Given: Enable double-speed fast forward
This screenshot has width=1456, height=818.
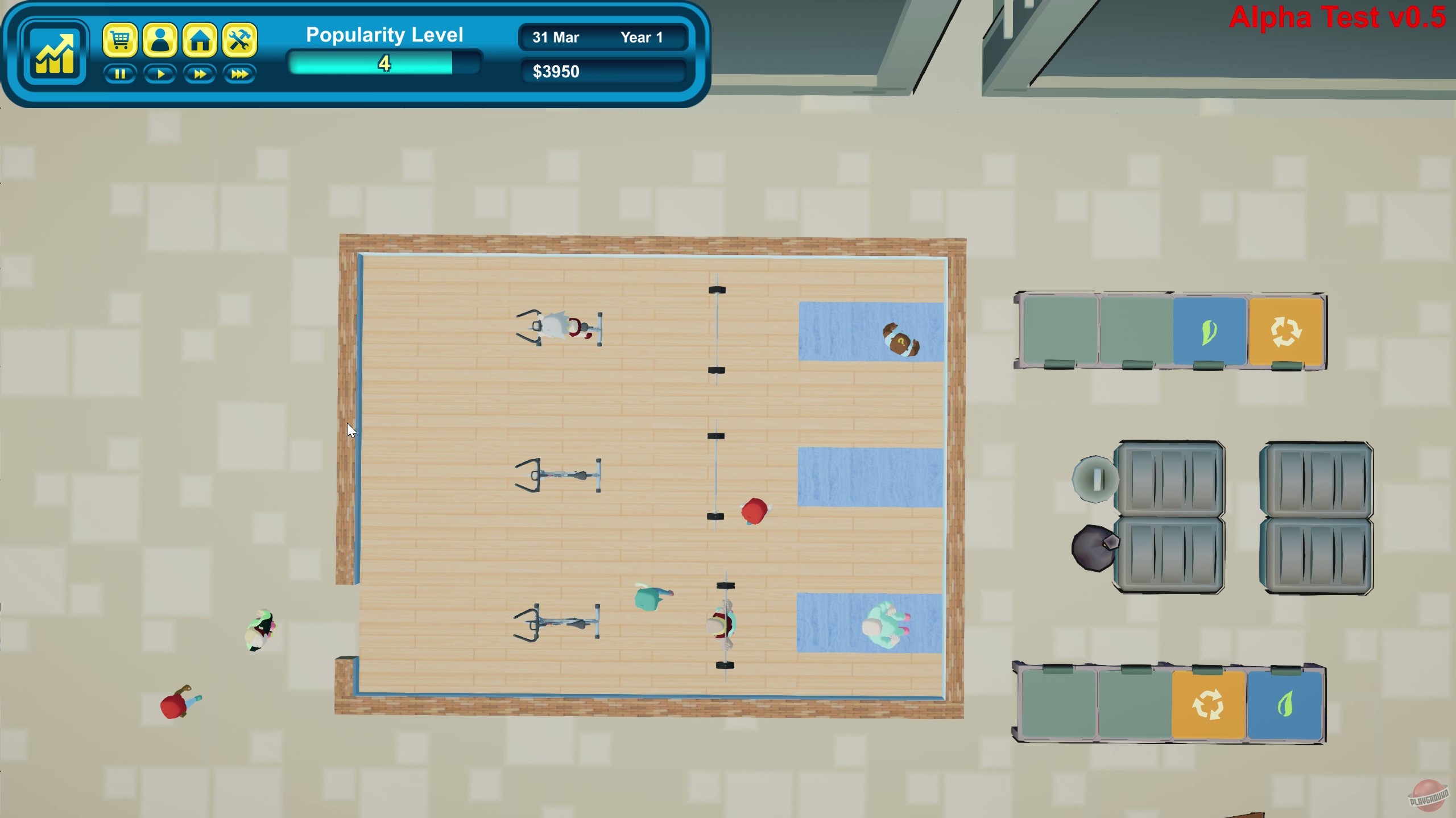Looking at the screenshot, I should 200,73.
